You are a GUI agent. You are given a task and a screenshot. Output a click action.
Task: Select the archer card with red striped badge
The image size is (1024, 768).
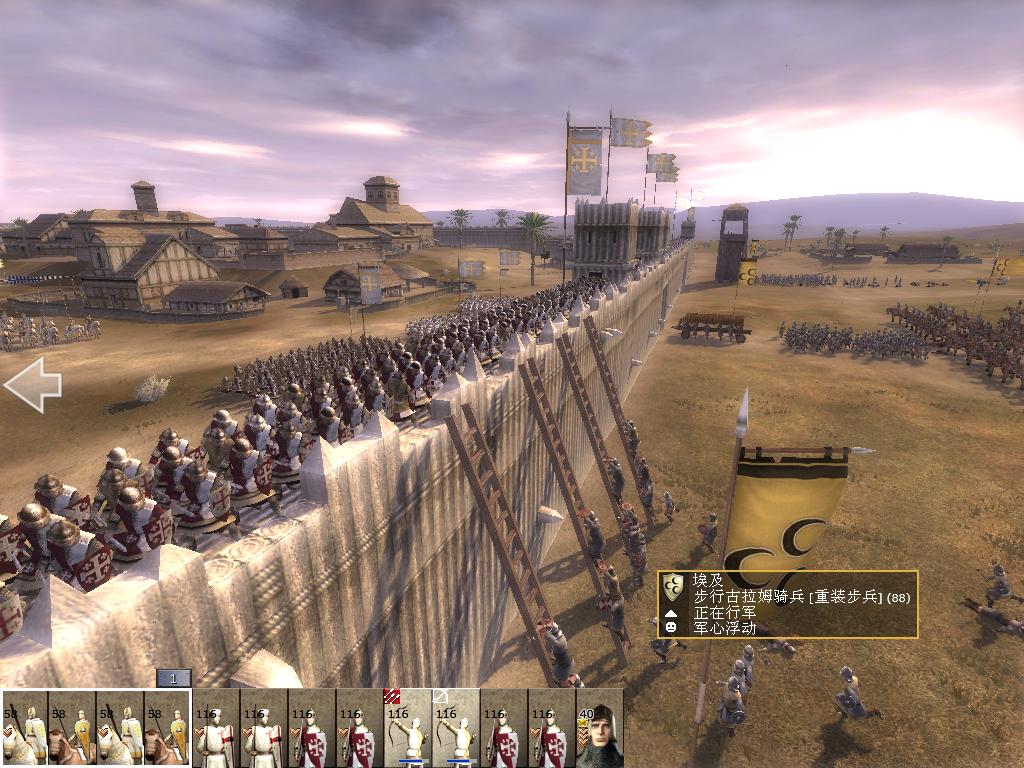[x=408, y=728]
